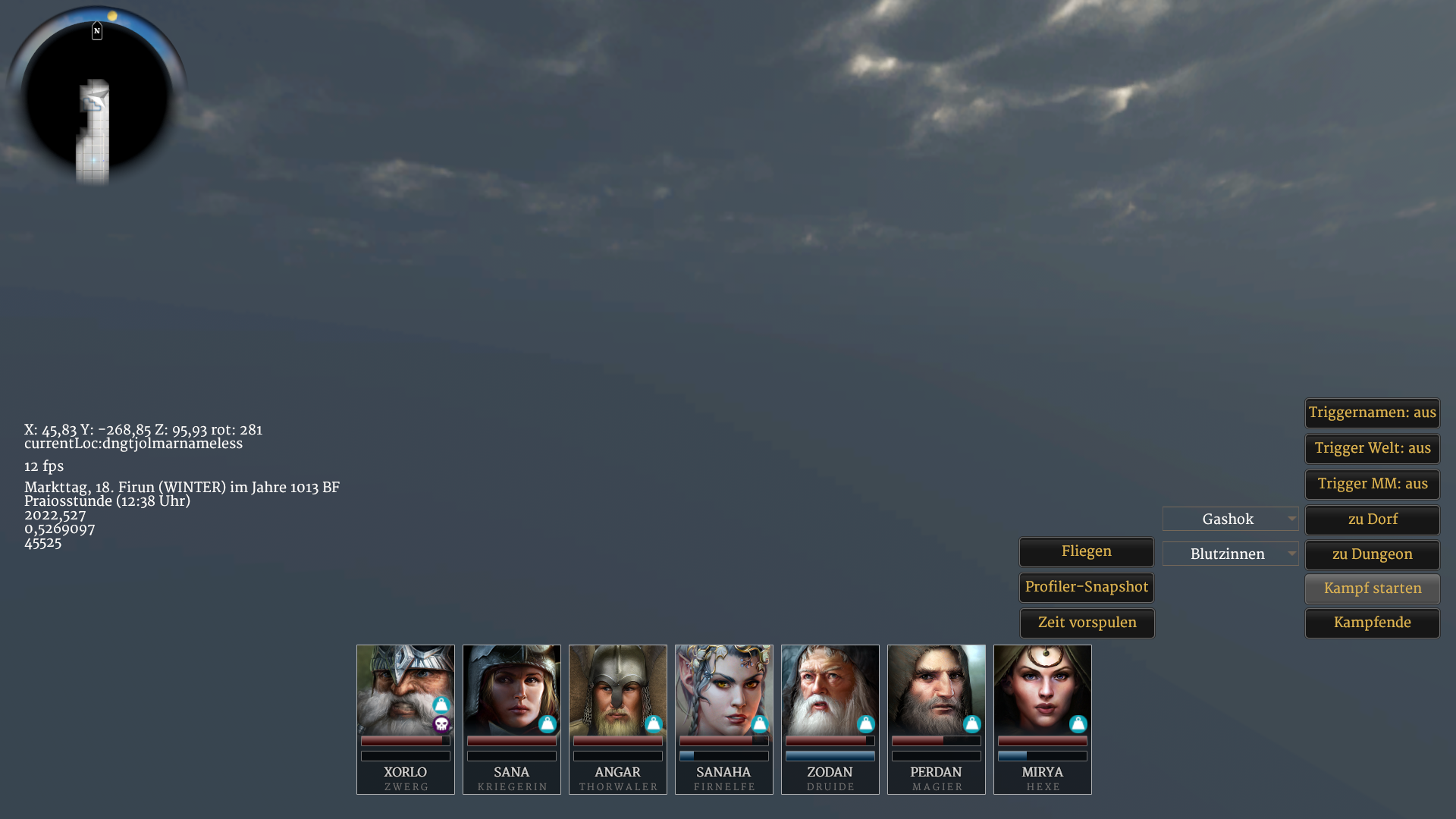This screenshot has width=1456, height=819.
Task: Open the Blutzinnen dungeon dropdown
Action: (x=1230, y=554)
